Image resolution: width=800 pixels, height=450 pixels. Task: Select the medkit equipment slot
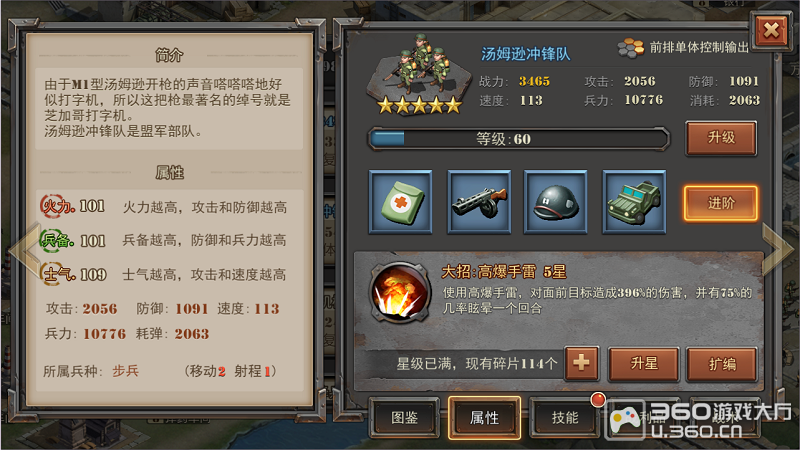(400, 203)
